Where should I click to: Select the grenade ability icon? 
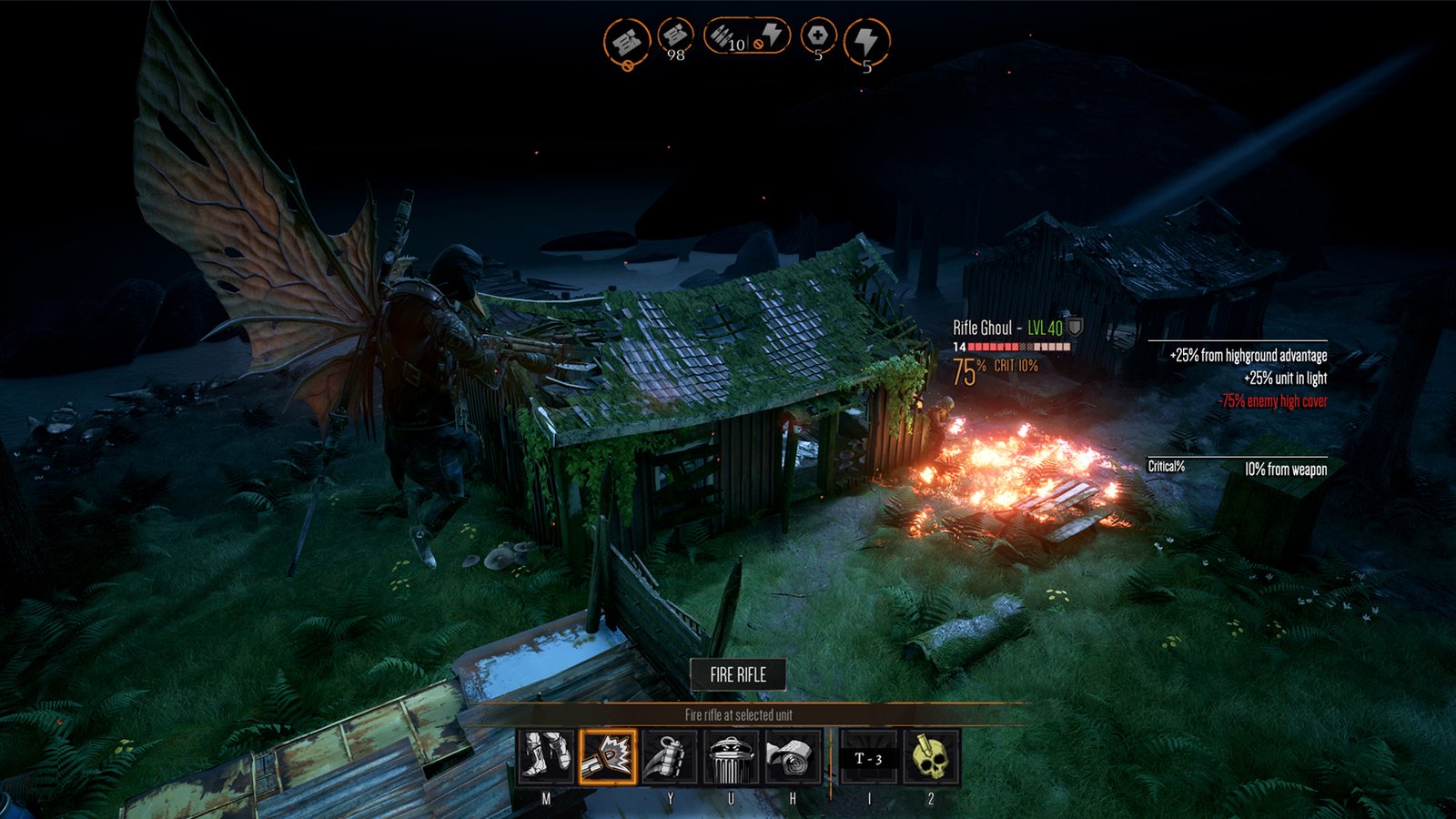(x=663, y=756)
